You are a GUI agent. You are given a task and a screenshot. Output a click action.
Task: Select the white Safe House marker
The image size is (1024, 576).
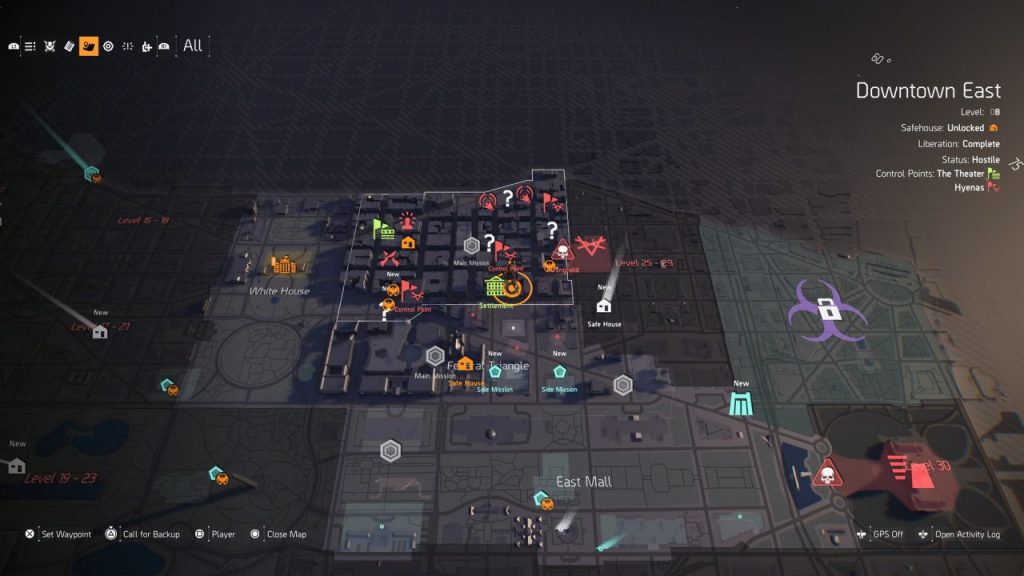tap(604, 306)
